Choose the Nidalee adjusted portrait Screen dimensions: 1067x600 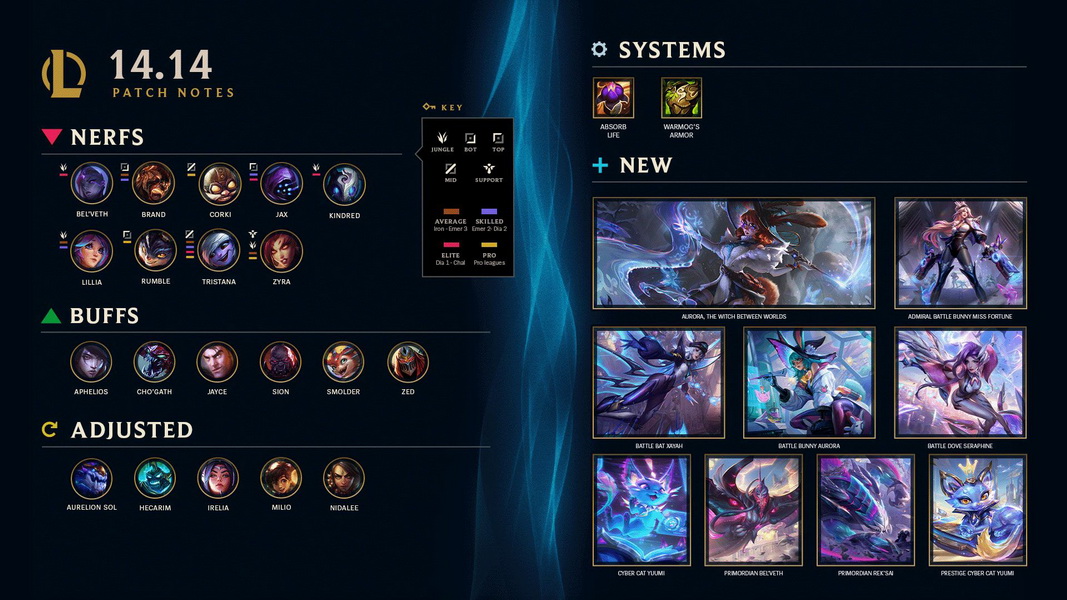point(344,478)
